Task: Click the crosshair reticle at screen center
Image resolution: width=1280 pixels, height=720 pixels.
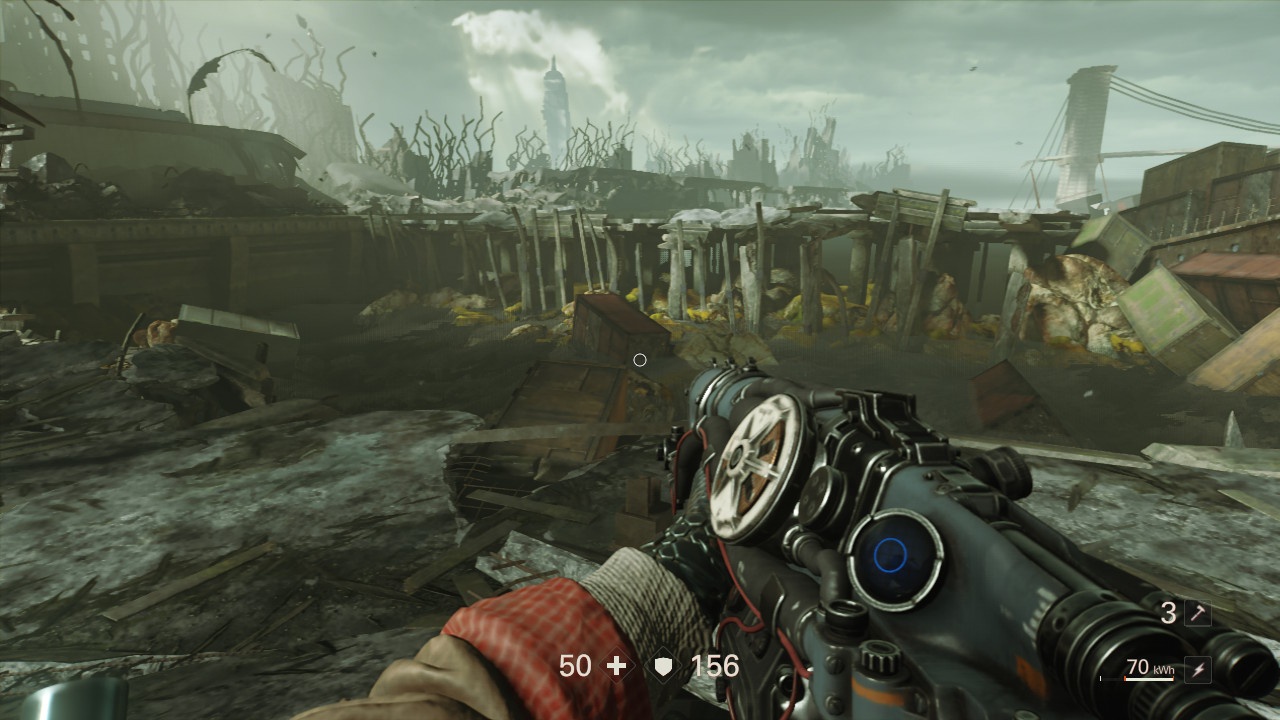Action: click(640, 360)
